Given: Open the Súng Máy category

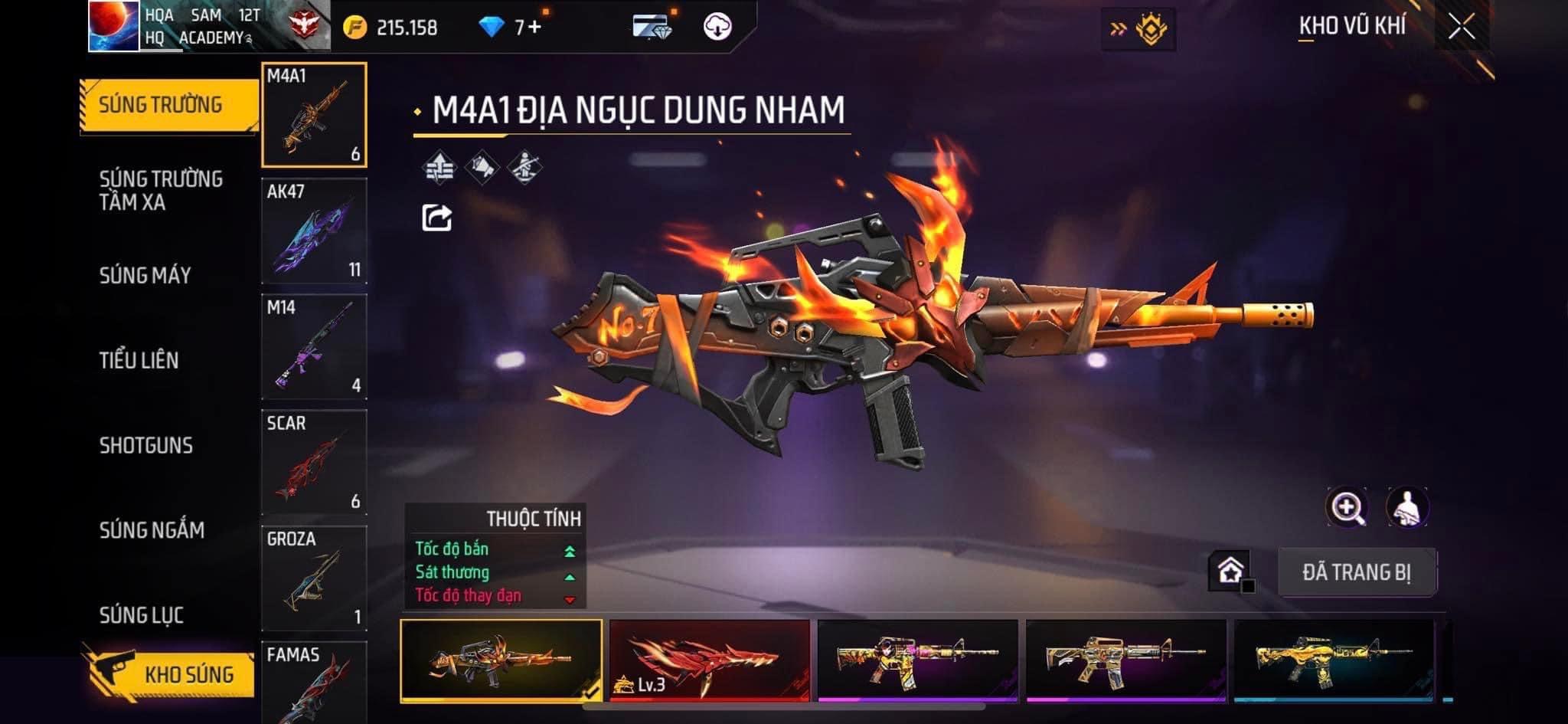Looking at the screenshot, I should tap(145, 275).
